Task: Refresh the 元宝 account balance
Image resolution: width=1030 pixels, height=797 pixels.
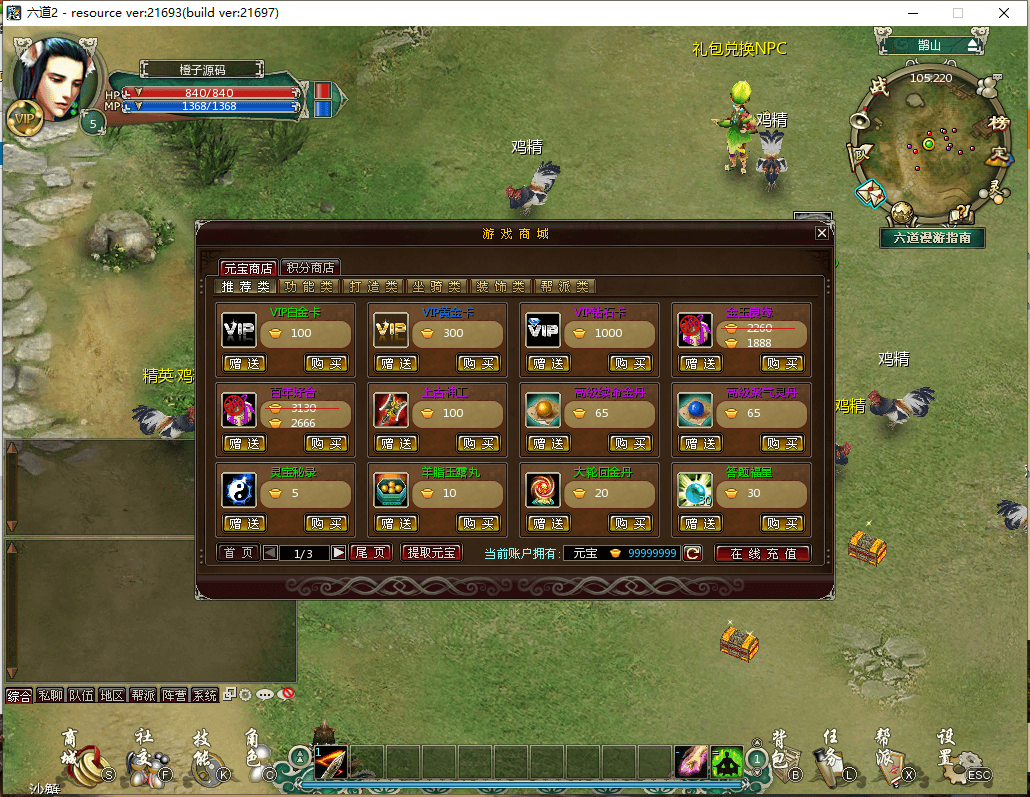Action: point(692,553)
